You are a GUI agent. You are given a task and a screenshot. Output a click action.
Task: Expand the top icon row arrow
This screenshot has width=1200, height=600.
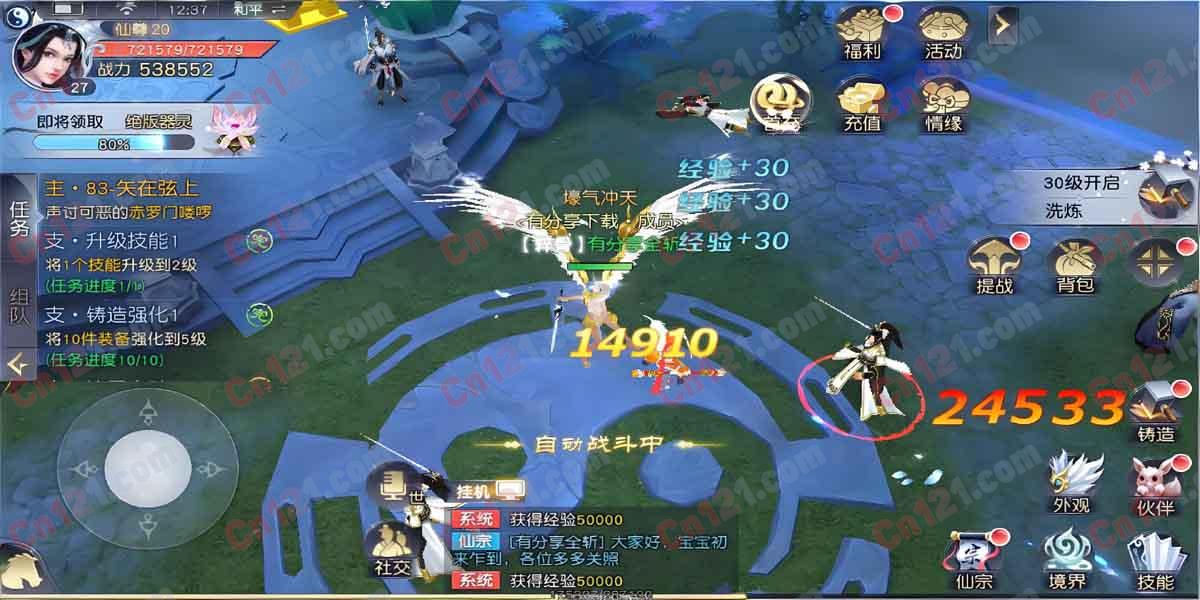1002,25
